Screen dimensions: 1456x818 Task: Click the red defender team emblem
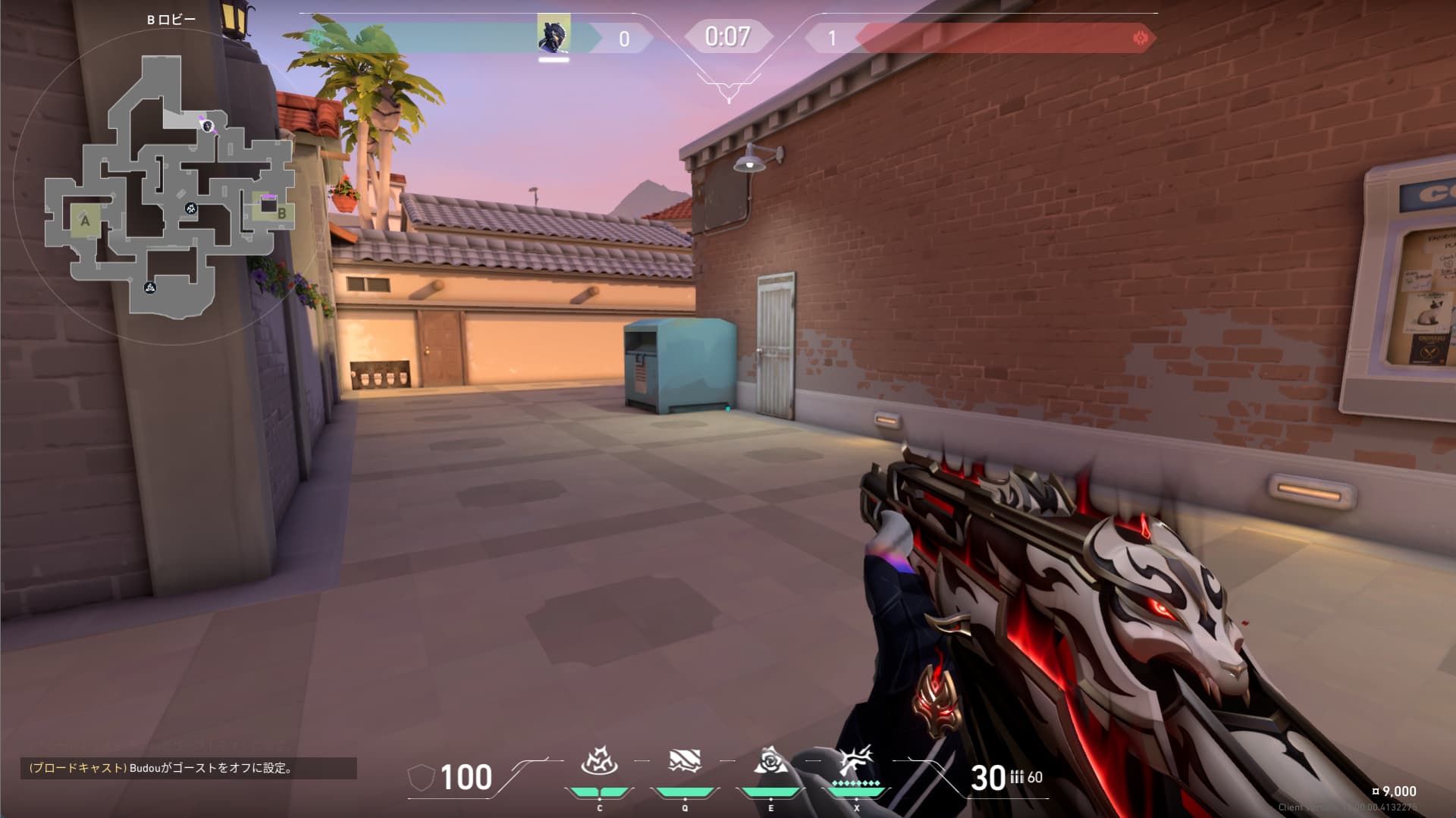[1140, 38]
